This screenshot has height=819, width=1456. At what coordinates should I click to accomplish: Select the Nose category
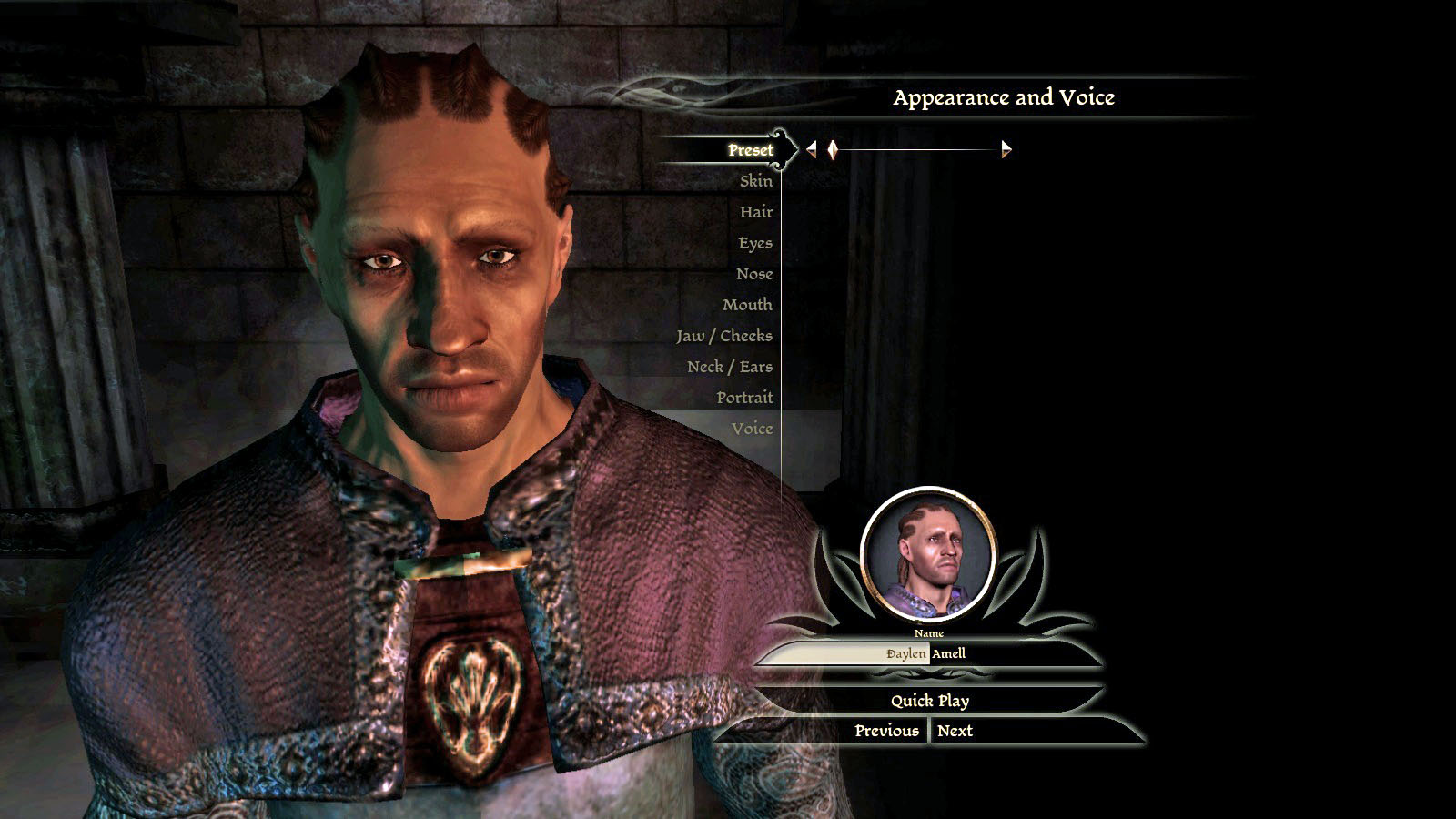pos(753,274)
